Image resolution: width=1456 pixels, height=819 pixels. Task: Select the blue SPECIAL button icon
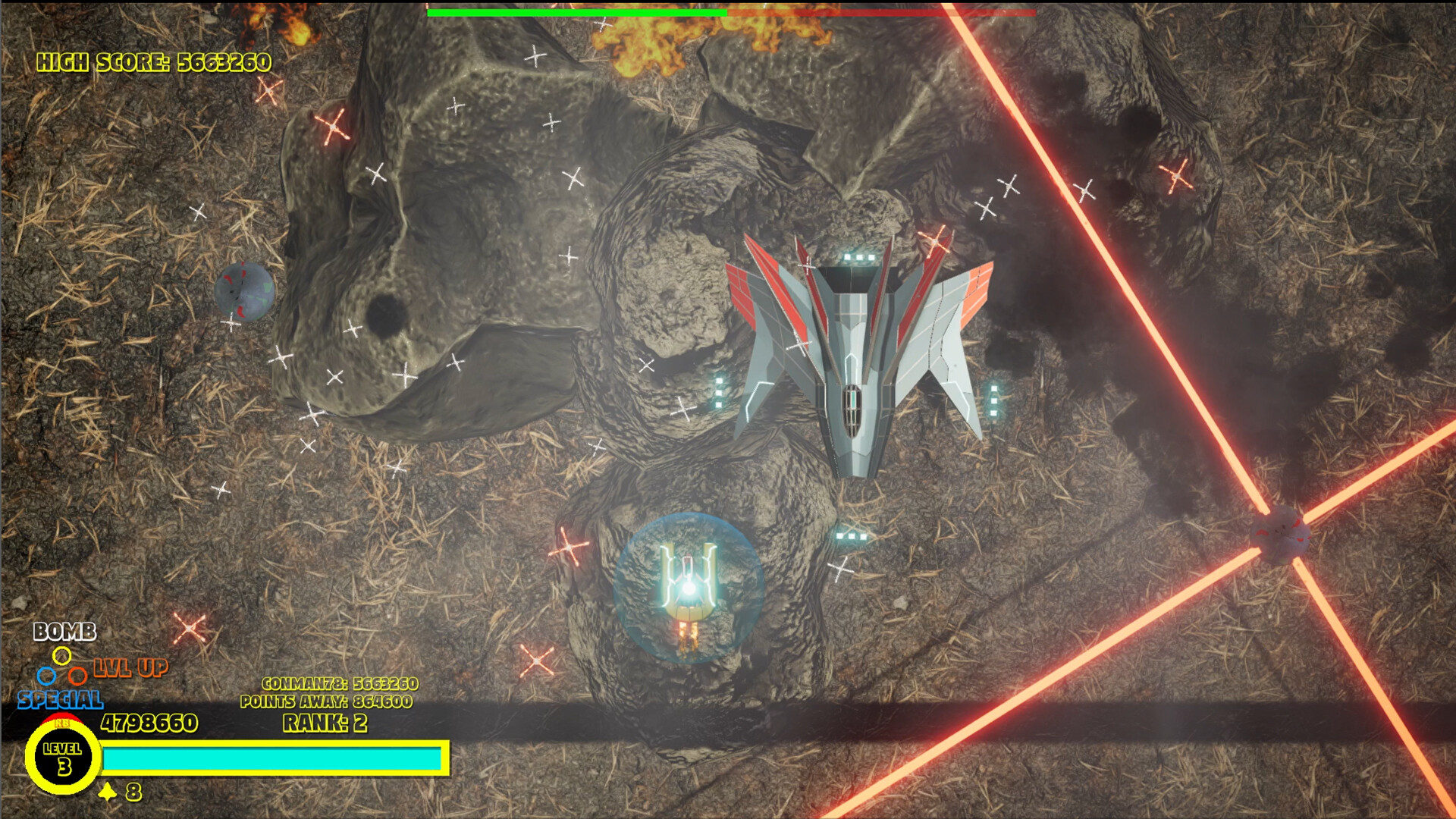tap(46, 676)
